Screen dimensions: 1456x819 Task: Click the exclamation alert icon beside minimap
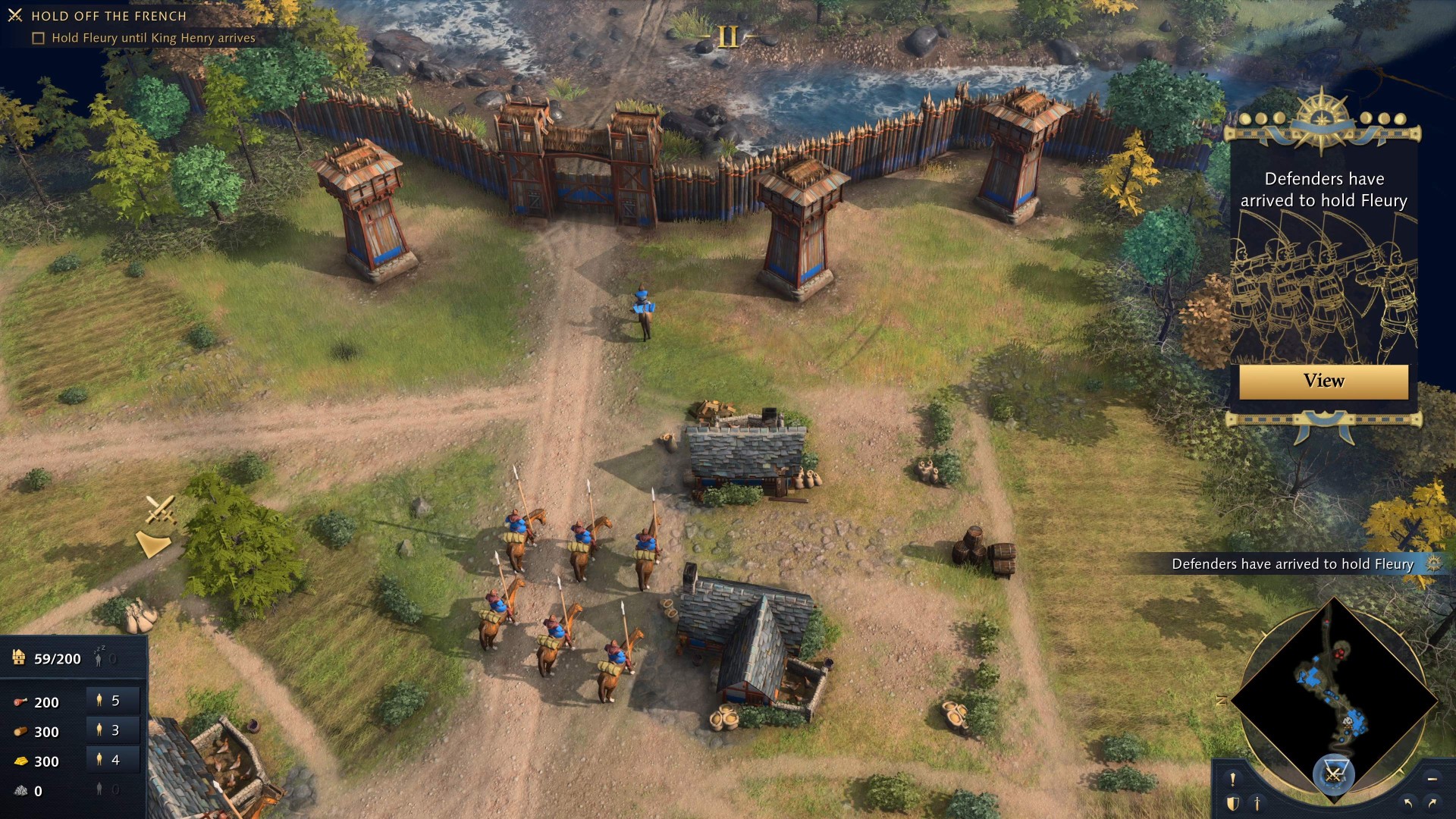[x=1232, y=780]
